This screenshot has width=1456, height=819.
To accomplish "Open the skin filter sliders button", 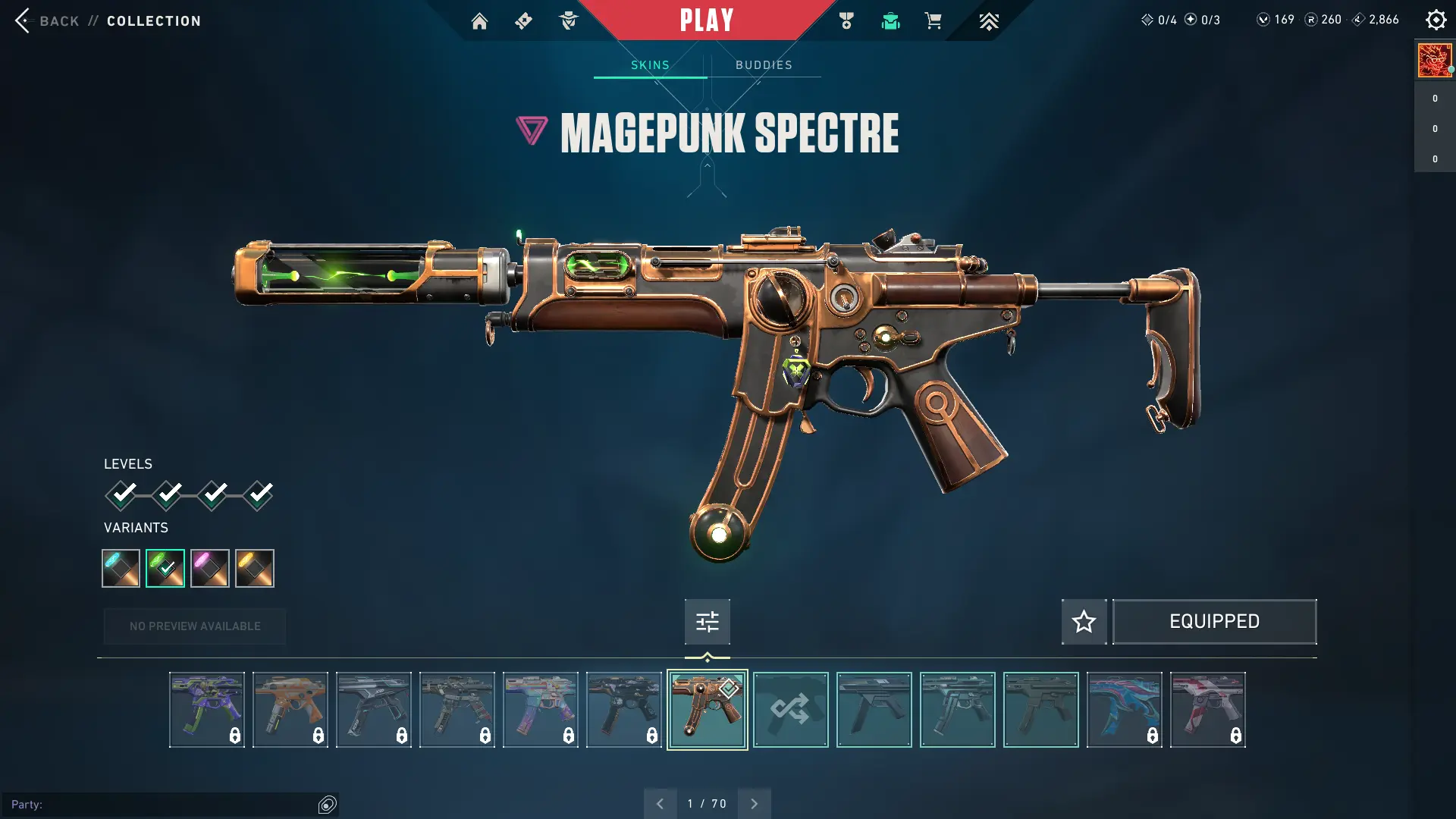I will point(707,622).
